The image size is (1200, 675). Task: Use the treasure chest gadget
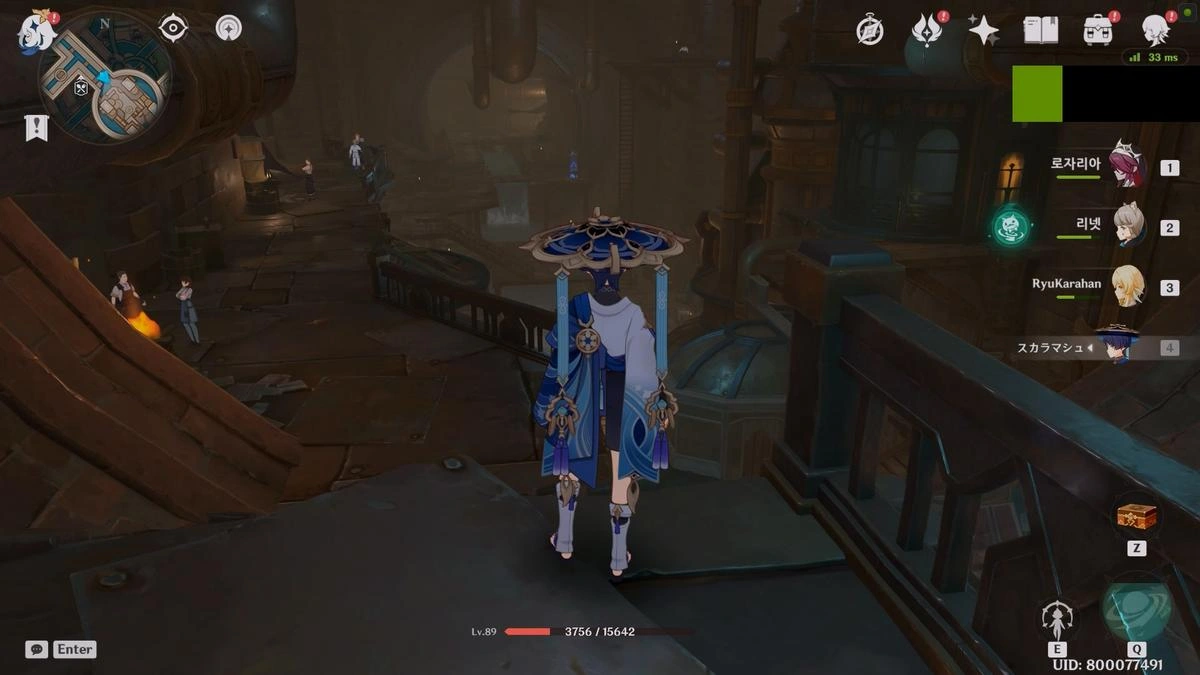coord(1136,516)
